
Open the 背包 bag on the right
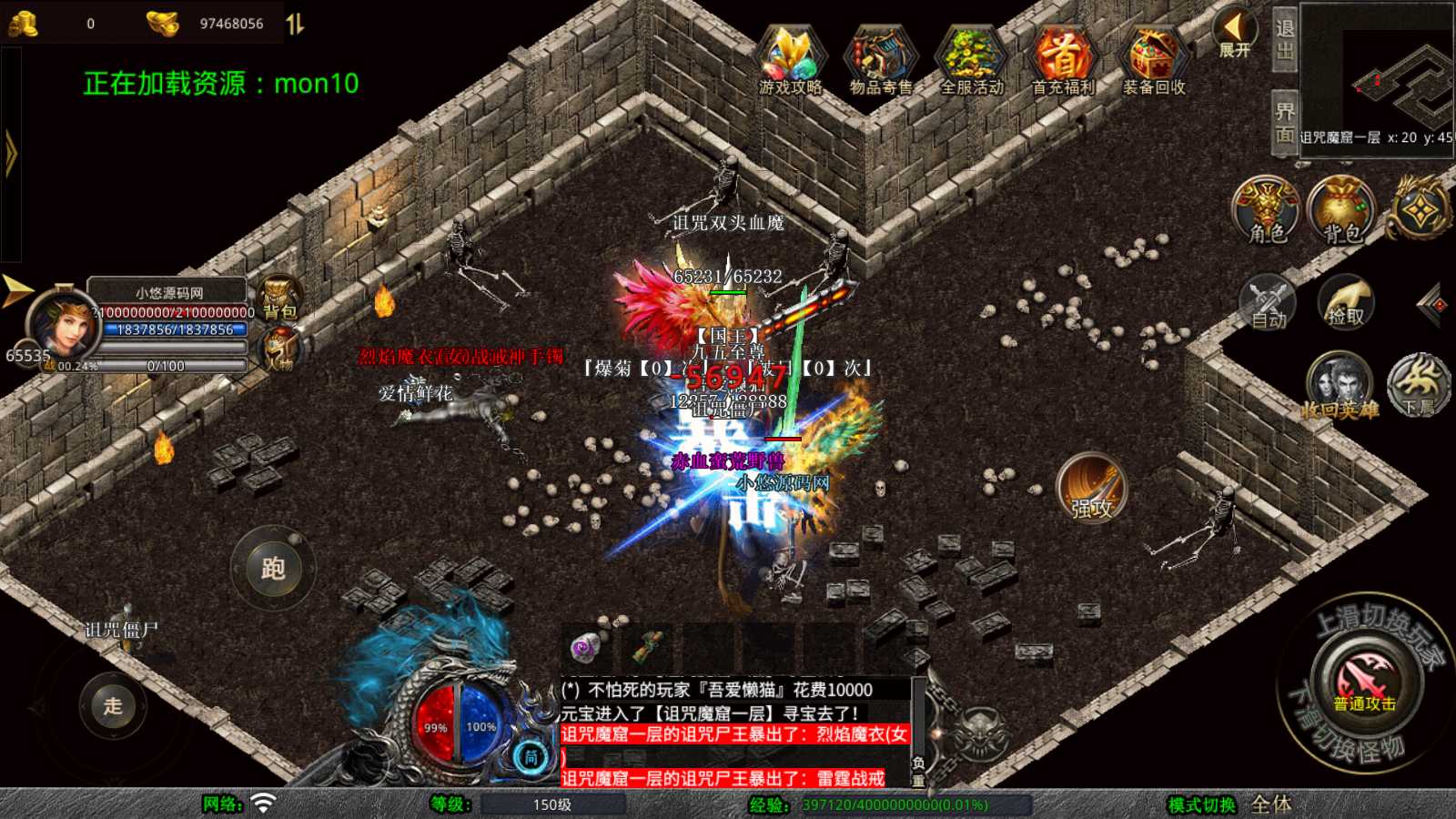click(x=1341, y=209)
